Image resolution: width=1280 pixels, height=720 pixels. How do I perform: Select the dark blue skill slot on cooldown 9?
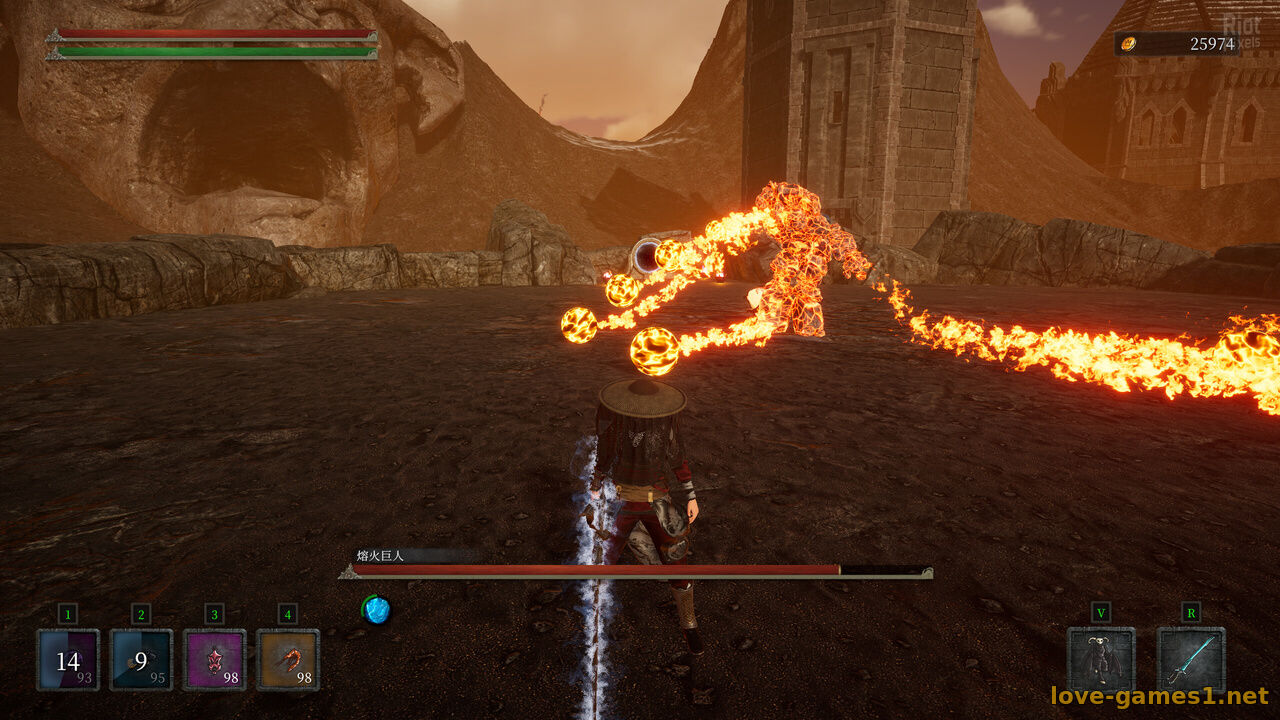(x=141, y=660)
